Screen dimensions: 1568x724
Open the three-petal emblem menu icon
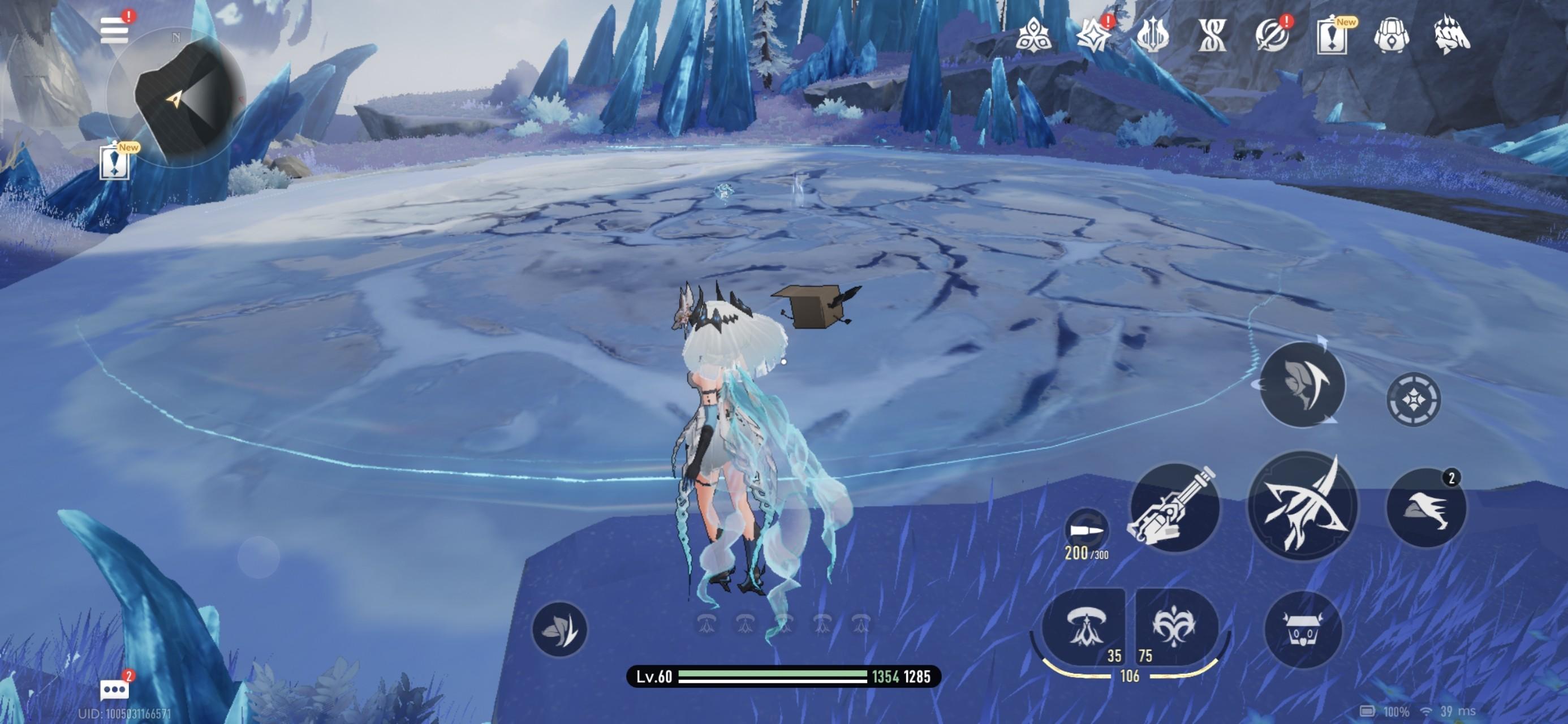pos(1033,35)
